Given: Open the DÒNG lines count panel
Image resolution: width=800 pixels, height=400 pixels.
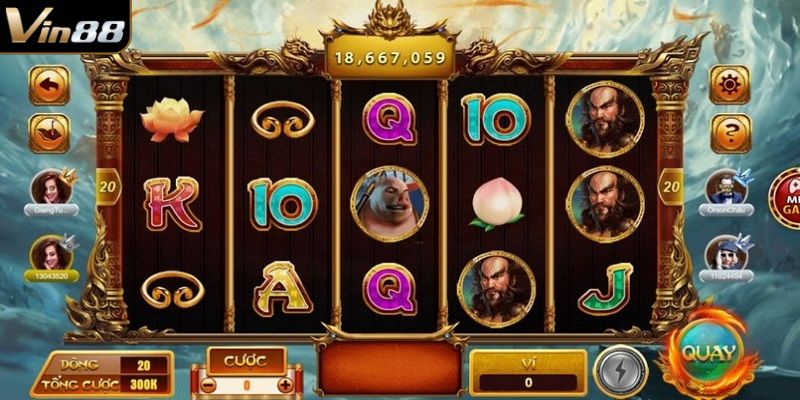Looking at the screenshot, I should [x=100, y=365].
